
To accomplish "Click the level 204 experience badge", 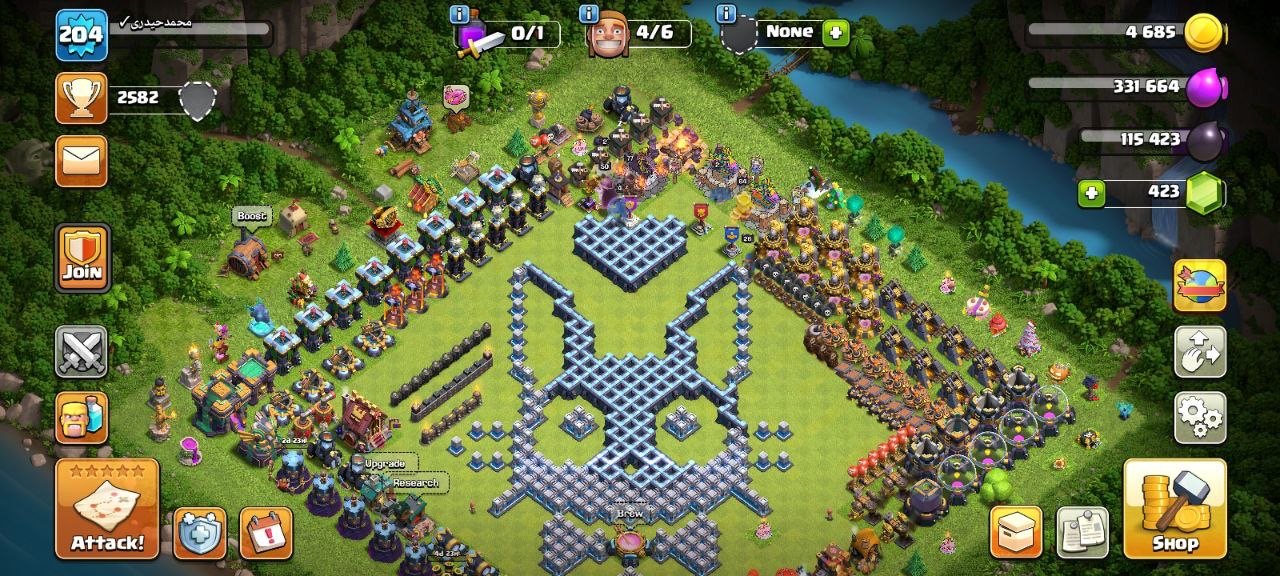I will tap(81, 35).
